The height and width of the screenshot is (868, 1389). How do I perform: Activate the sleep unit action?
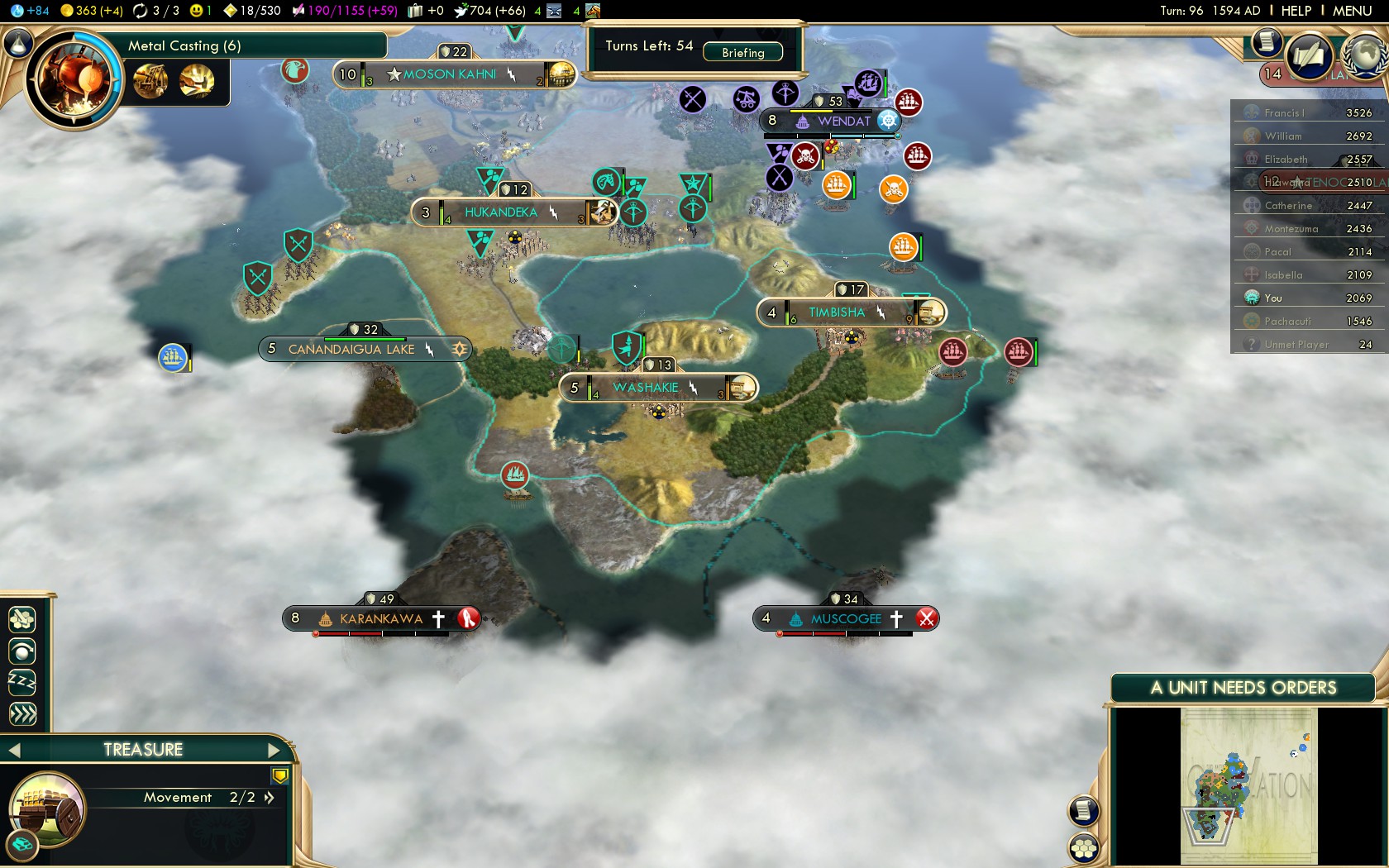coord(22,682)
